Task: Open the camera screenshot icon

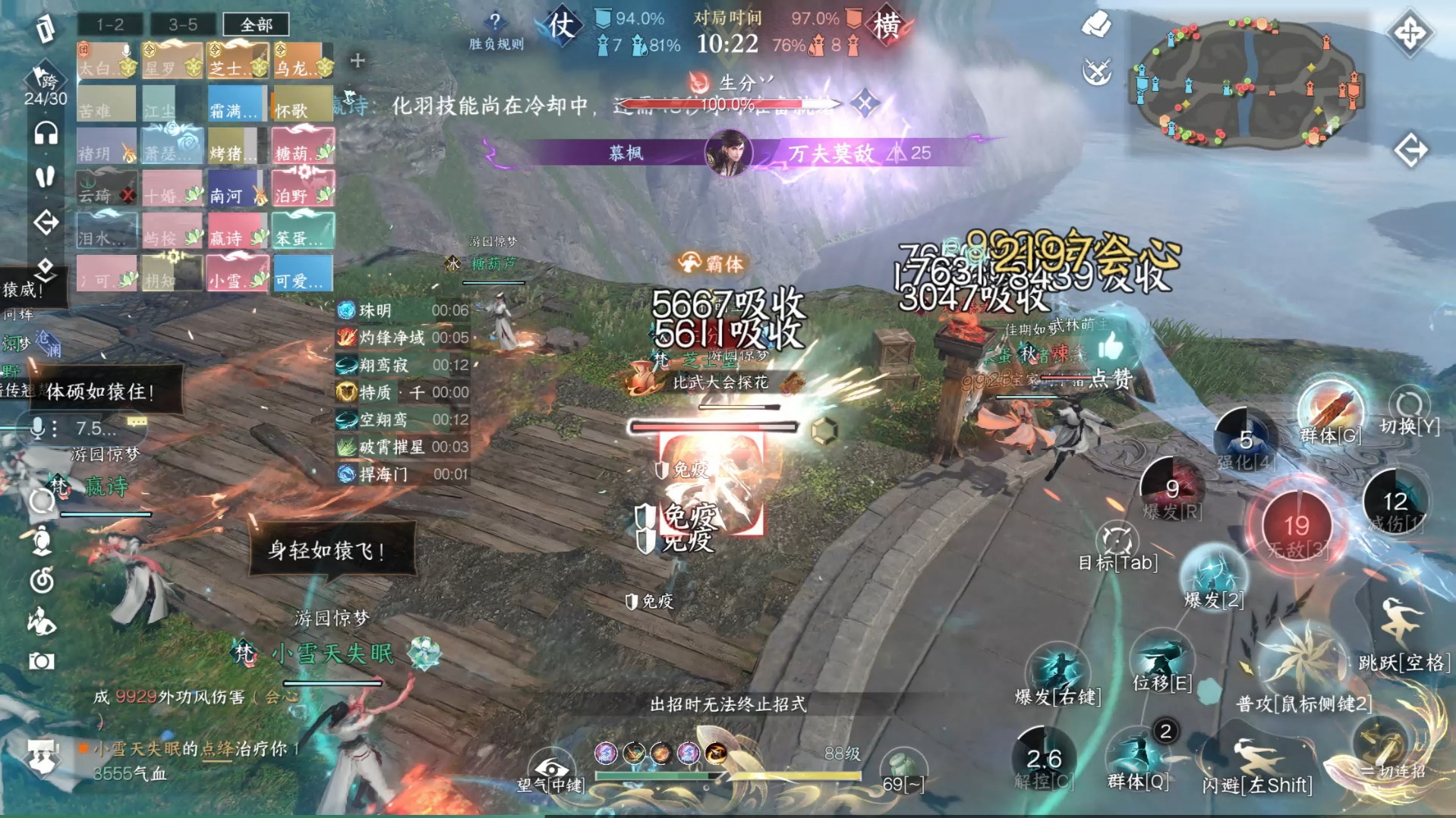Action: coord(42,662)
